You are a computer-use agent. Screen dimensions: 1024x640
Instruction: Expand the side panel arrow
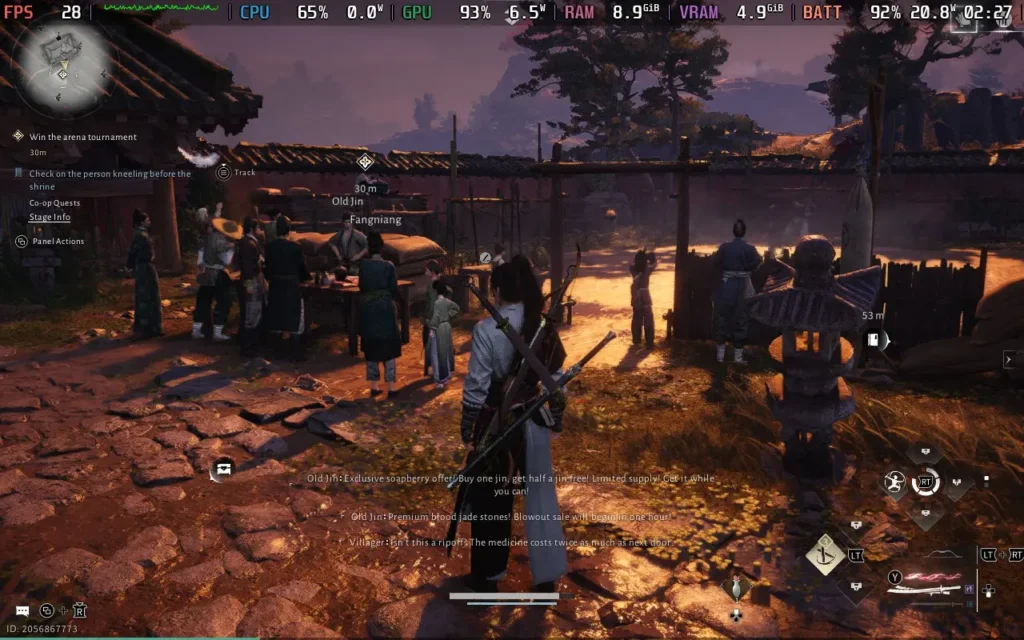(1009, 359)
